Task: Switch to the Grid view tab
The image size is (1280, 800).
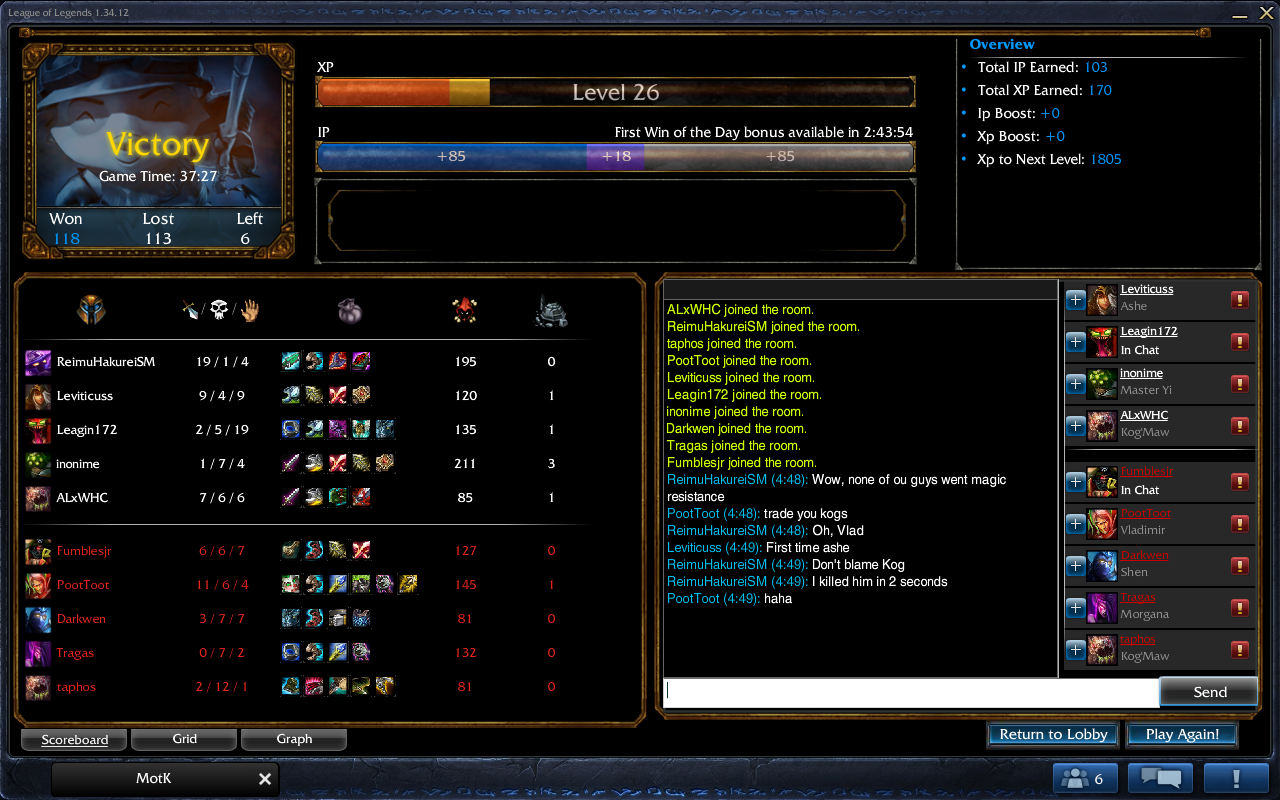Action: coord(184,739)
